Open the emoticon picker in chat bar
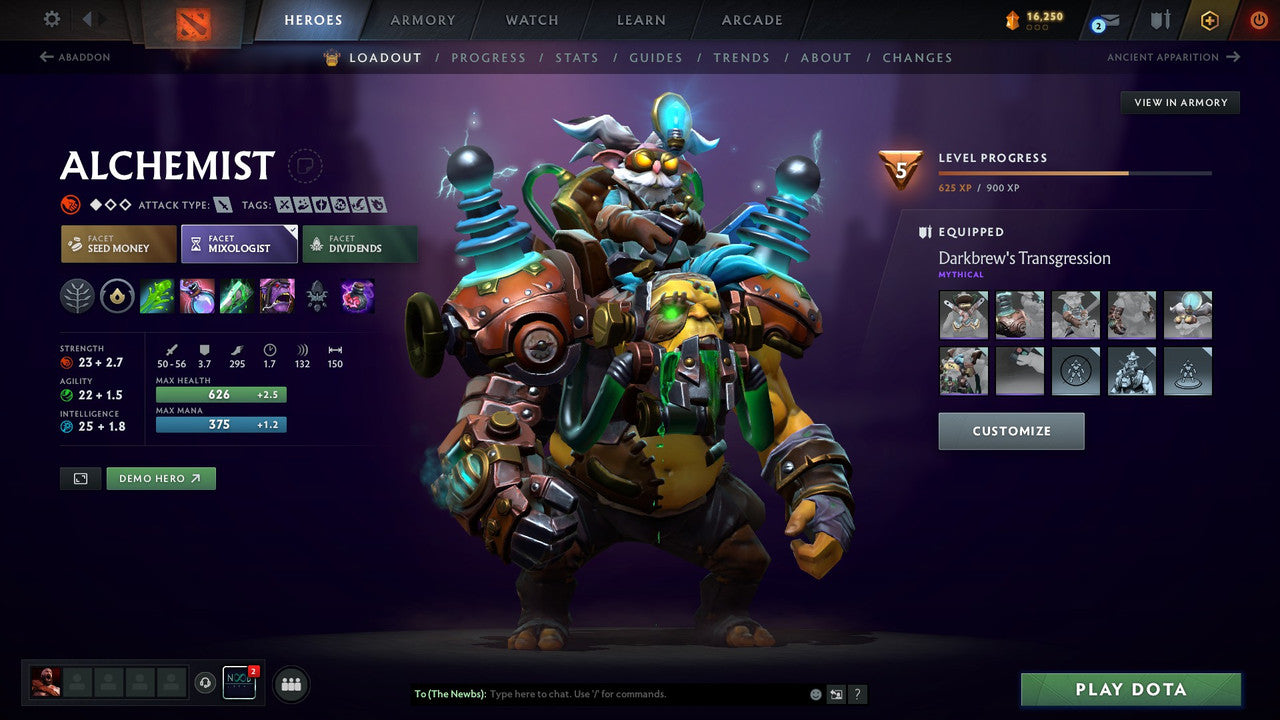1280x720 pixels. coord(814,693)
